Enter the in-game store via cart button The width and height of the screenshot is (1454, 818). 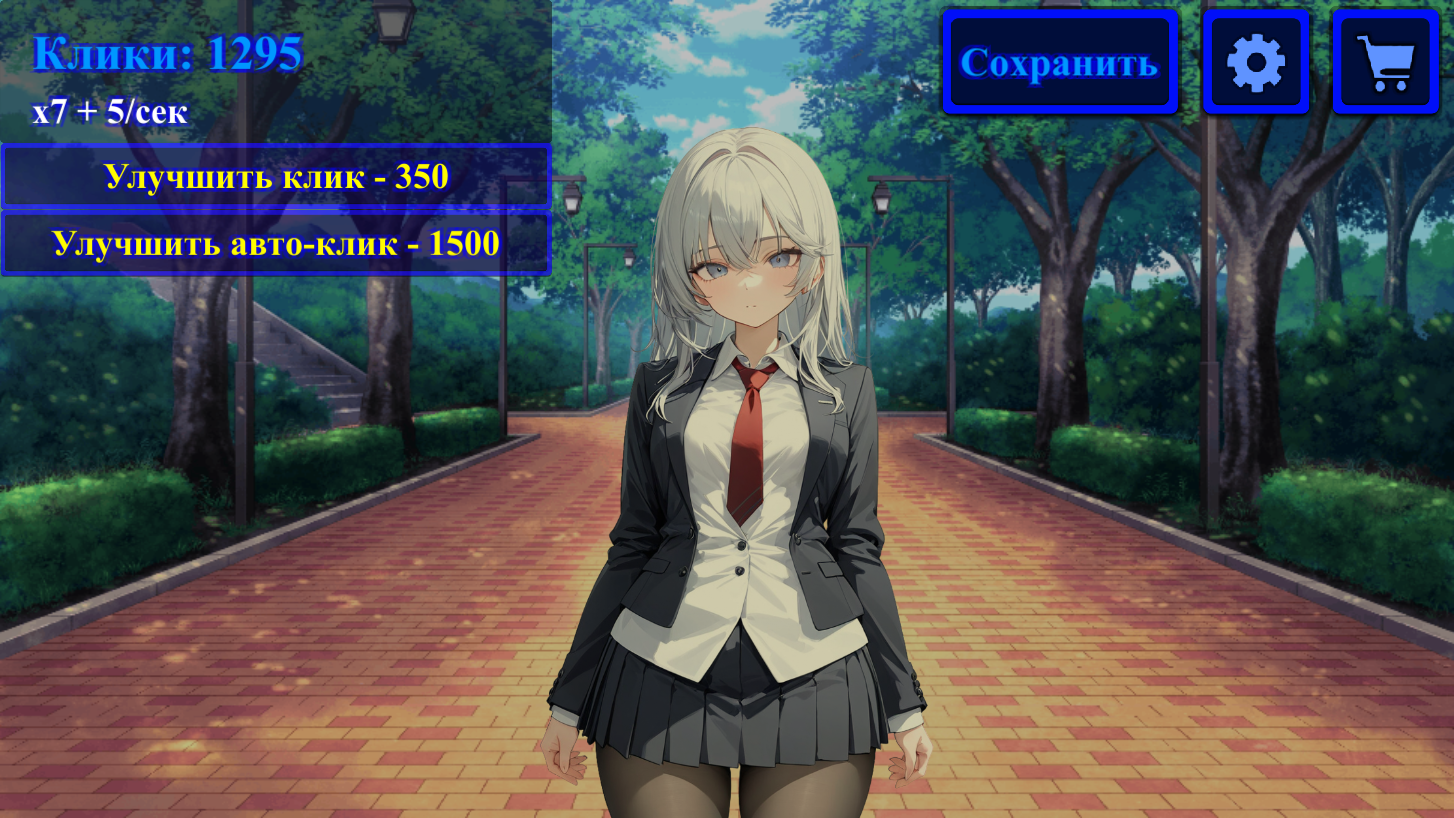(1385, 60)
